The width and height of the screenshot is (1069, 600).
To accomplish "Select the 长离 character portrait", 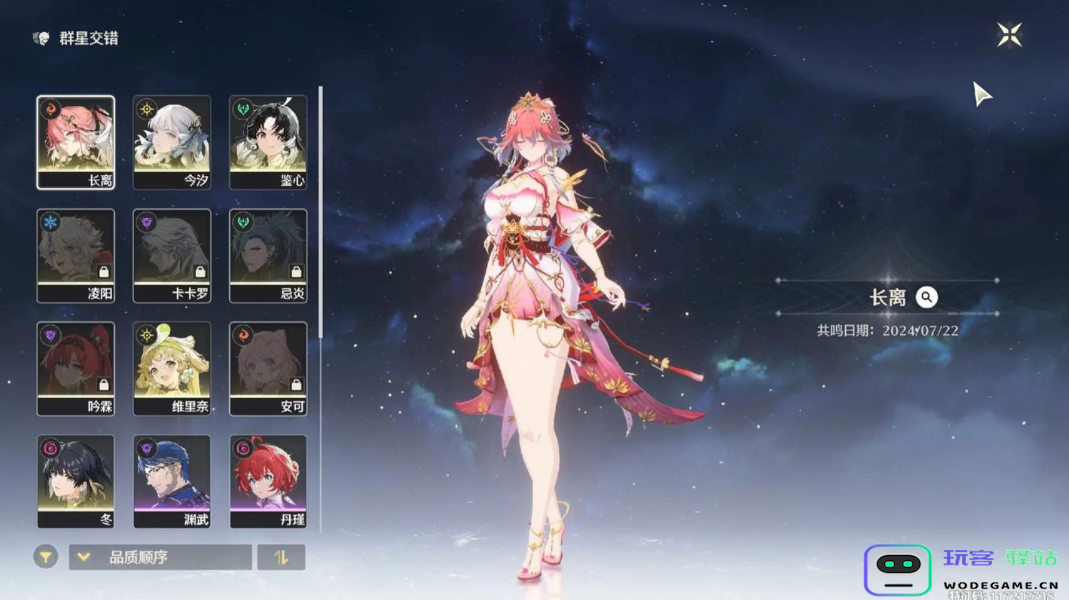I will [x=76, y=142].
